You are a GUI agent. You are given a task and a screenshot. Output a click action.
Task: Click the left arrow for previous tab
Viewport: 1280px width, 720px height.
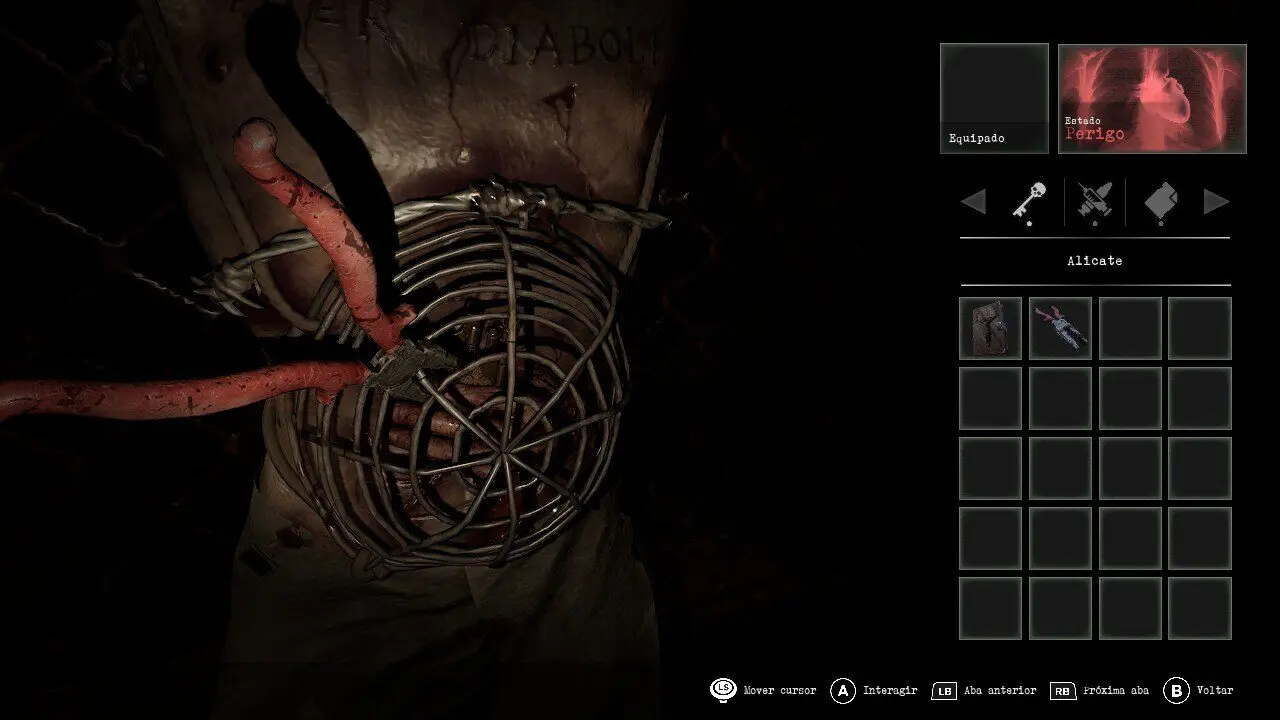point(973,202)
